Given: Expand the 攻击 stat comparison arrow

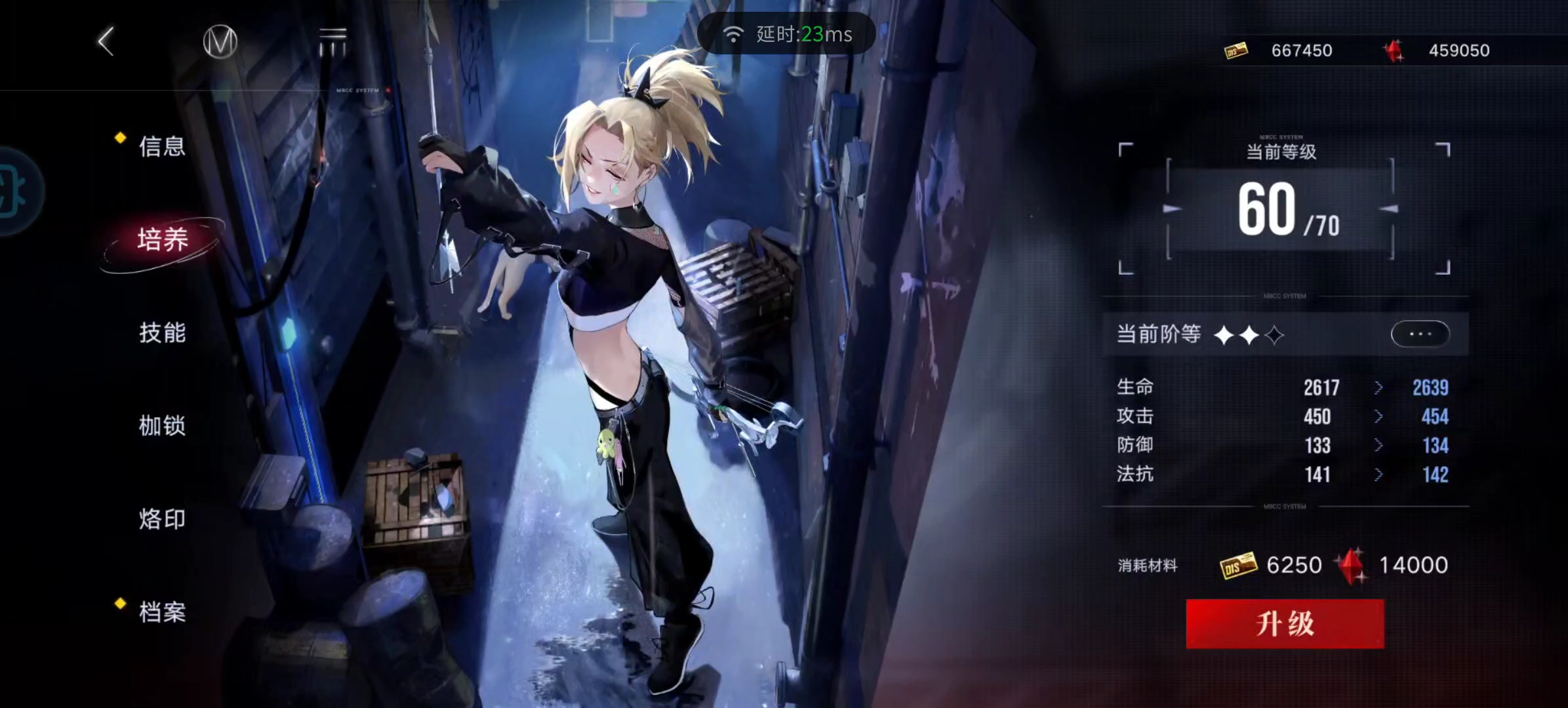Looking at the screenshot, I should coord(1378,417).
